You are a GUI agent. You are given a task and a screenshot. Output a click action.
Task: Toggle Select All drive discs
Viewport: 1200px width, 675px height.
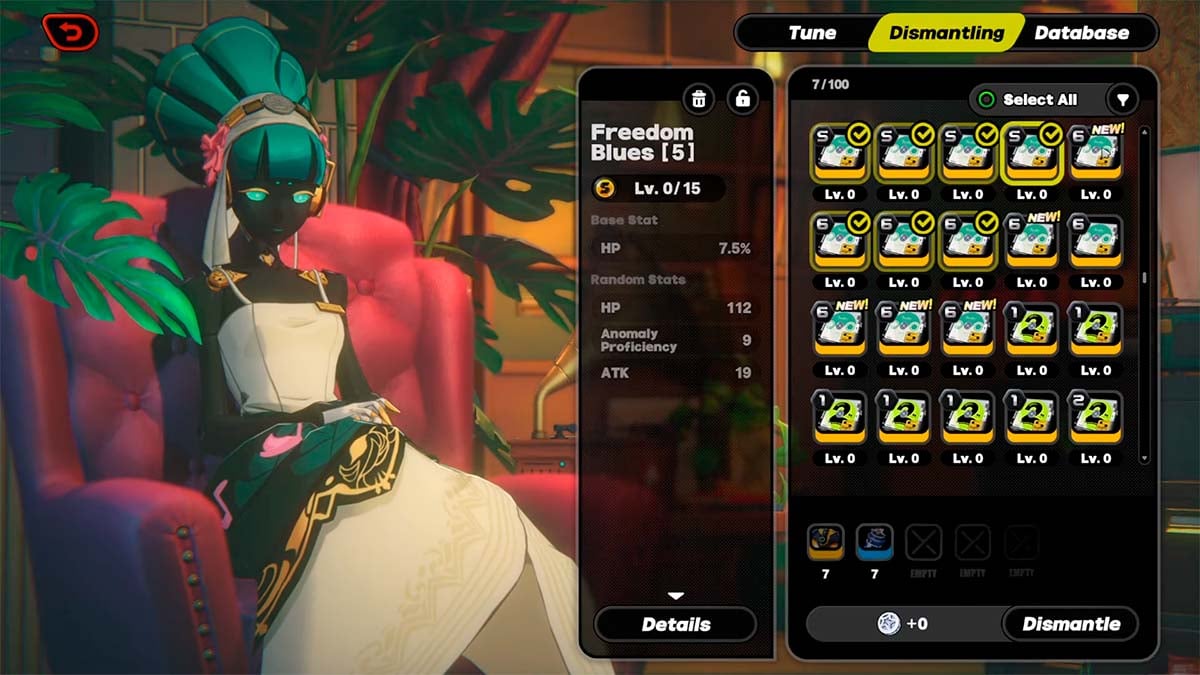point(1029,99)
